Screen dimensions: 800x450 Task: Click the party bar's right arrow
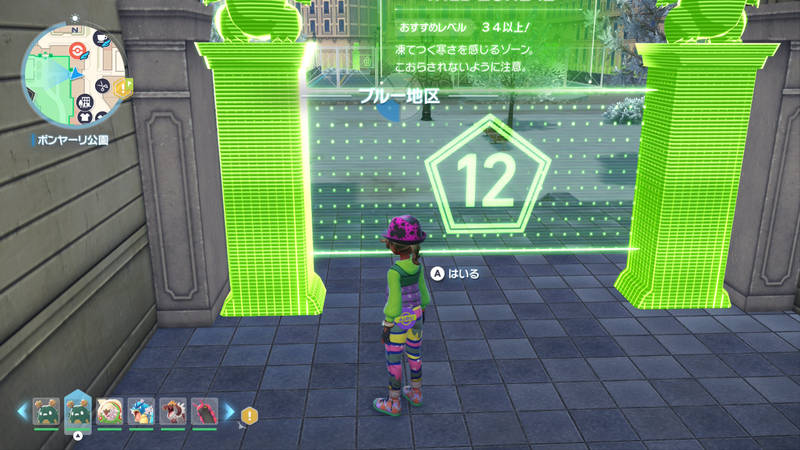coord(229,411)
